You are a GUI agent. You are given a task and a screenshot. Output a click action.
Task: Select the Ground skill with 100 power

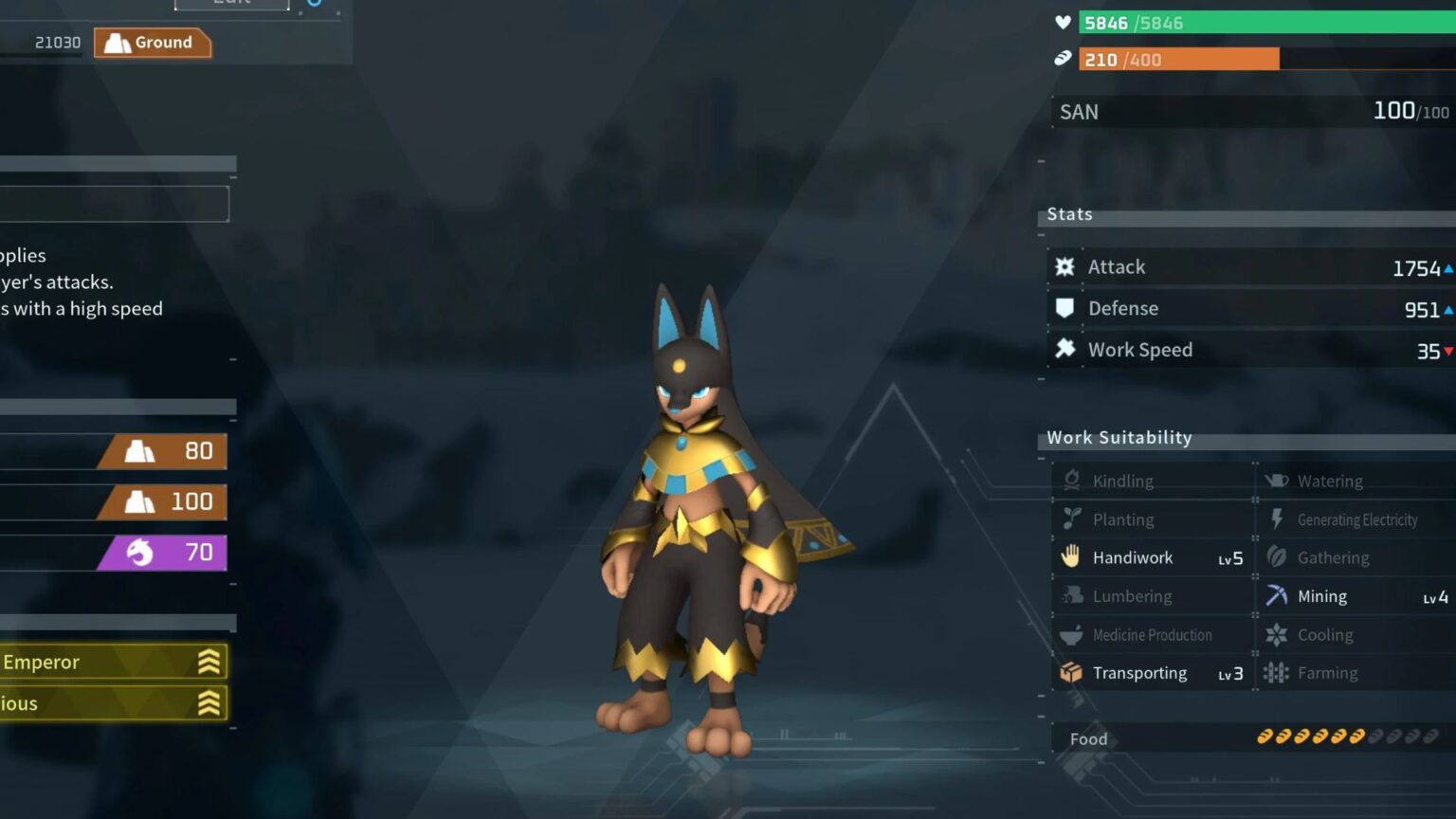161,501
